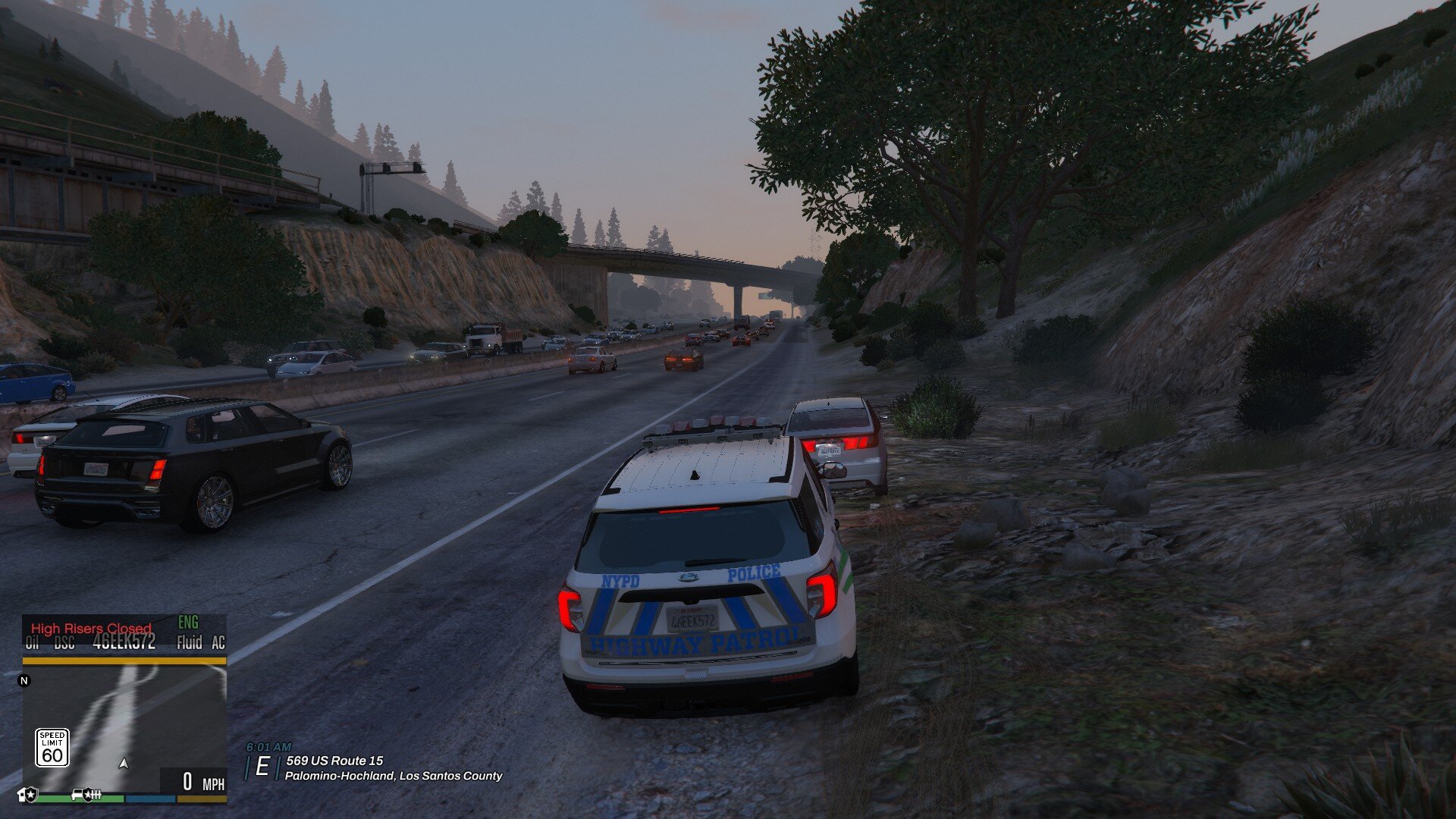Click the DSC status indicator

[x=64, y=643]
